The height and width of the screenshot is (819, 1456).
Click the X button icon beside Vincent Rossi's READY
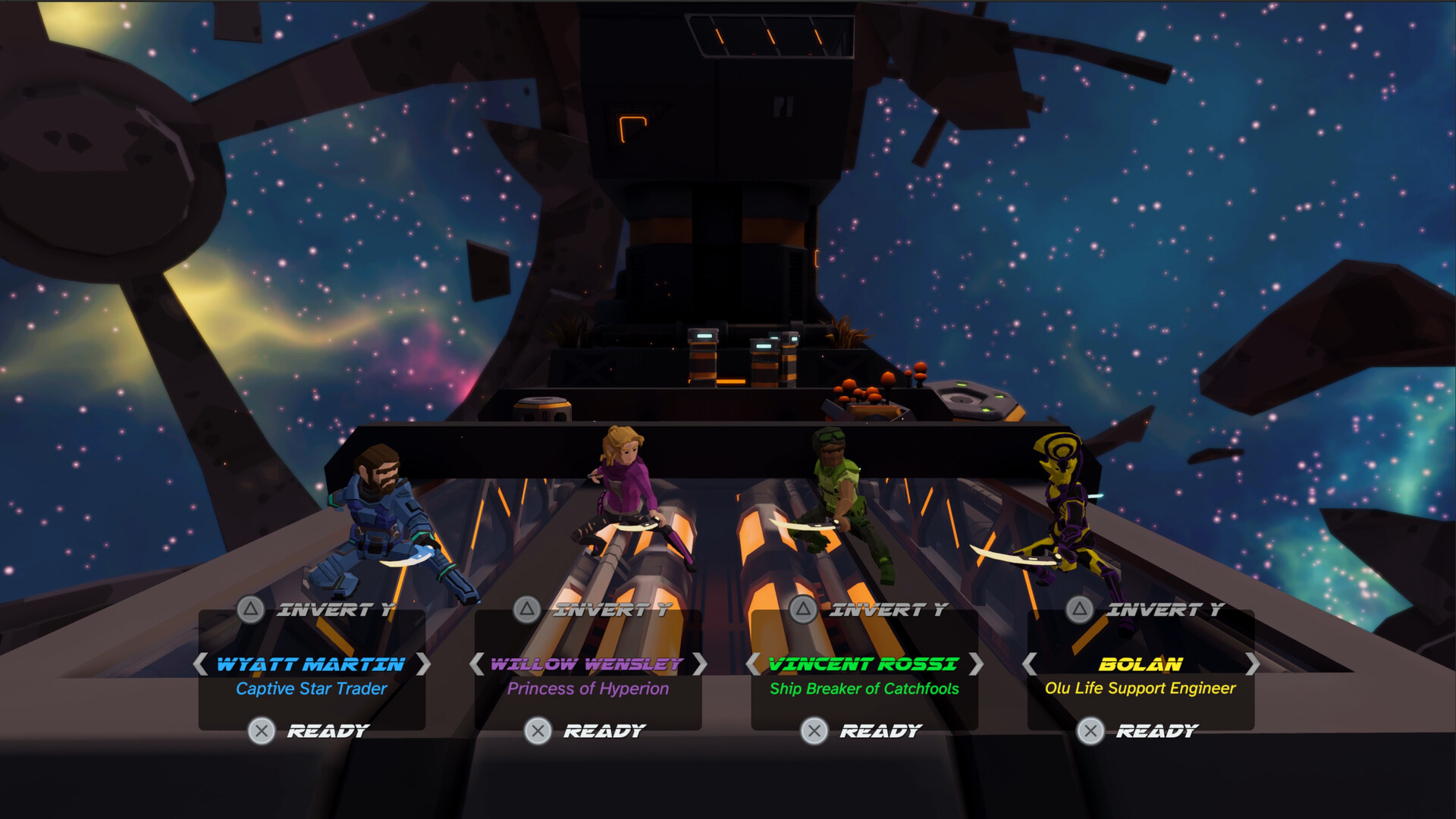(x=814, y=730)
